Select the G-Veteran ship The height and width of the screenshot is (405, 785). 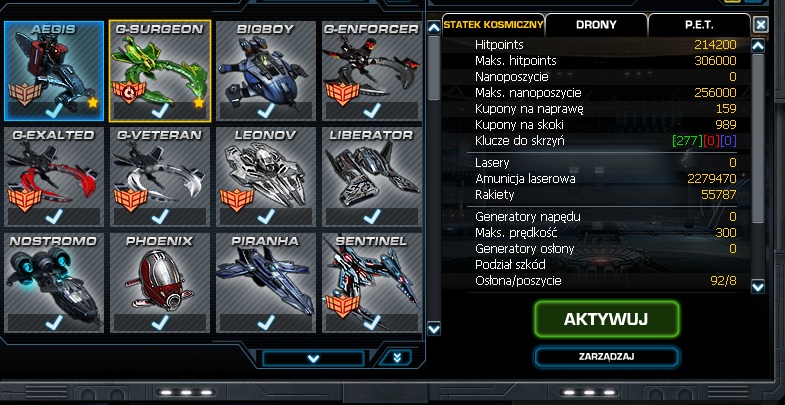click(159, 175)
